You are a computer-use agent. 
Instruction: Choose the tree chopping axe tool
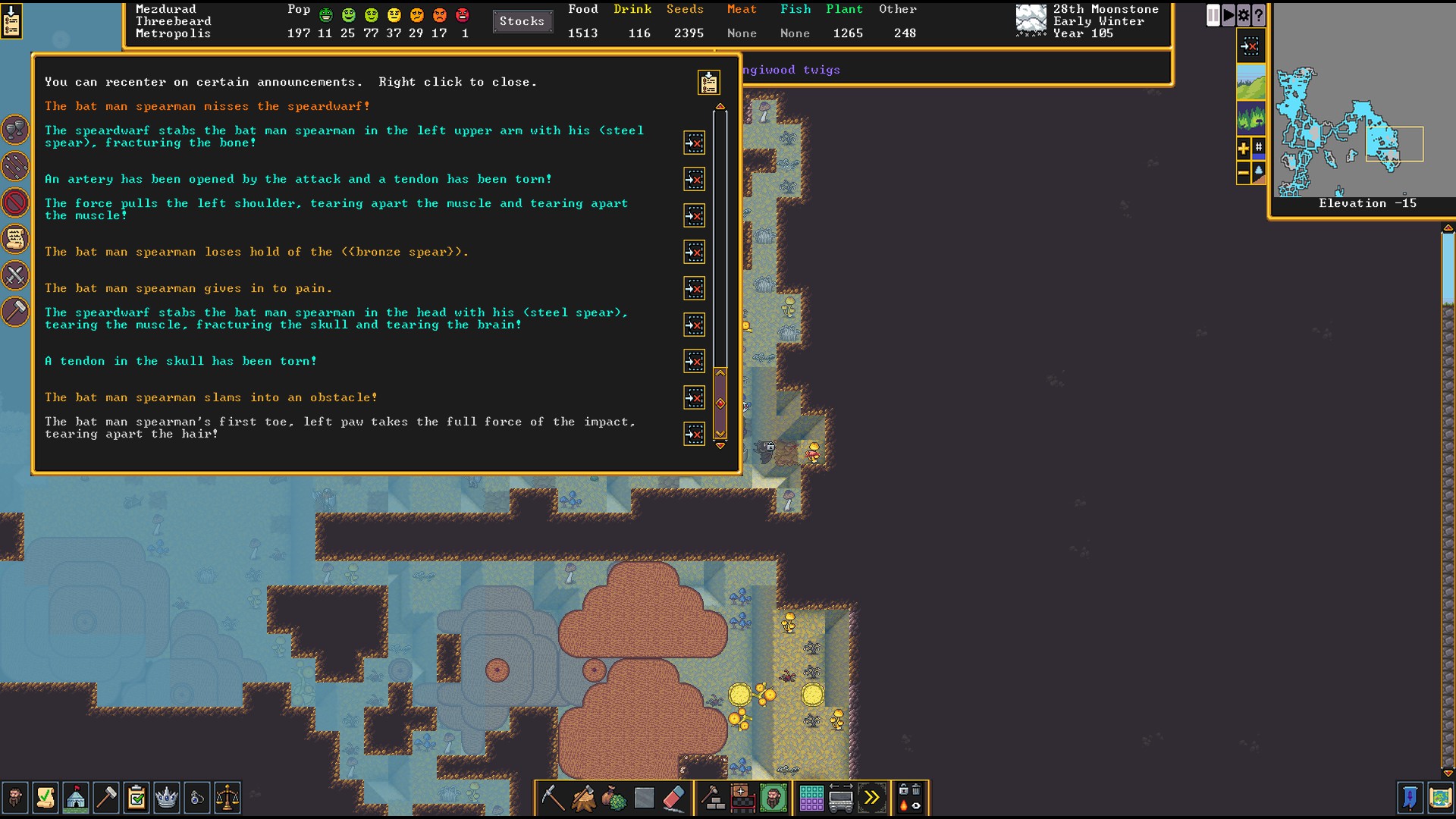[x=583, y=798]
